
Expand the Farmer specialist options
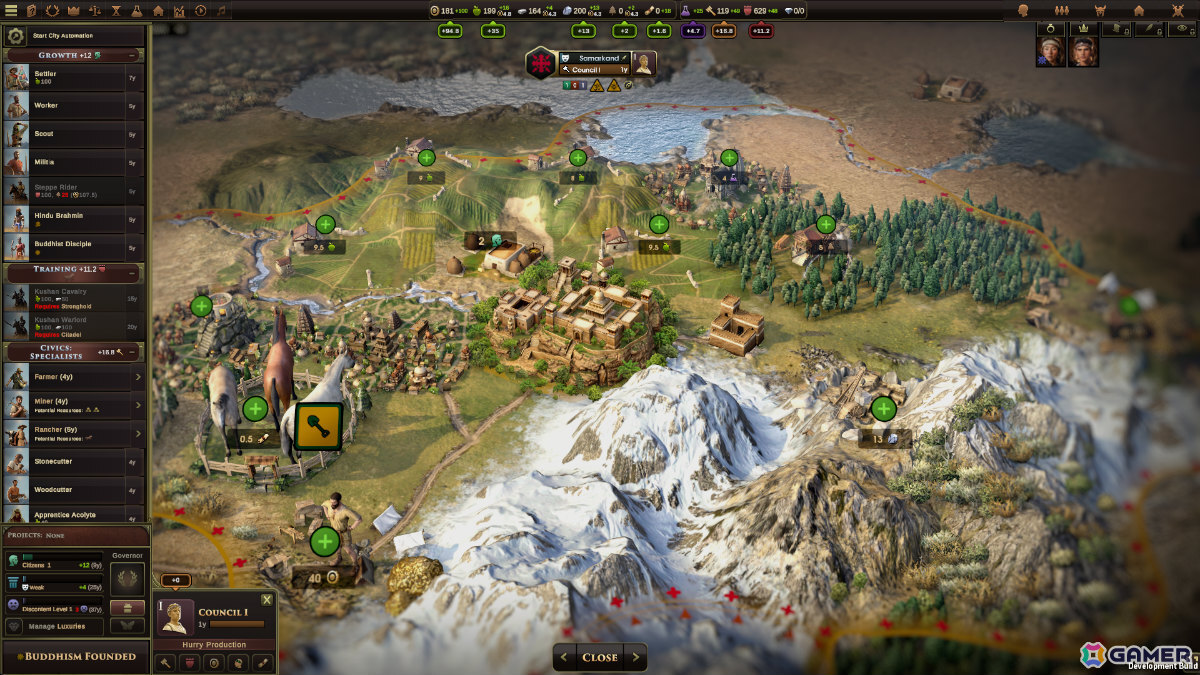coord(138,377)
